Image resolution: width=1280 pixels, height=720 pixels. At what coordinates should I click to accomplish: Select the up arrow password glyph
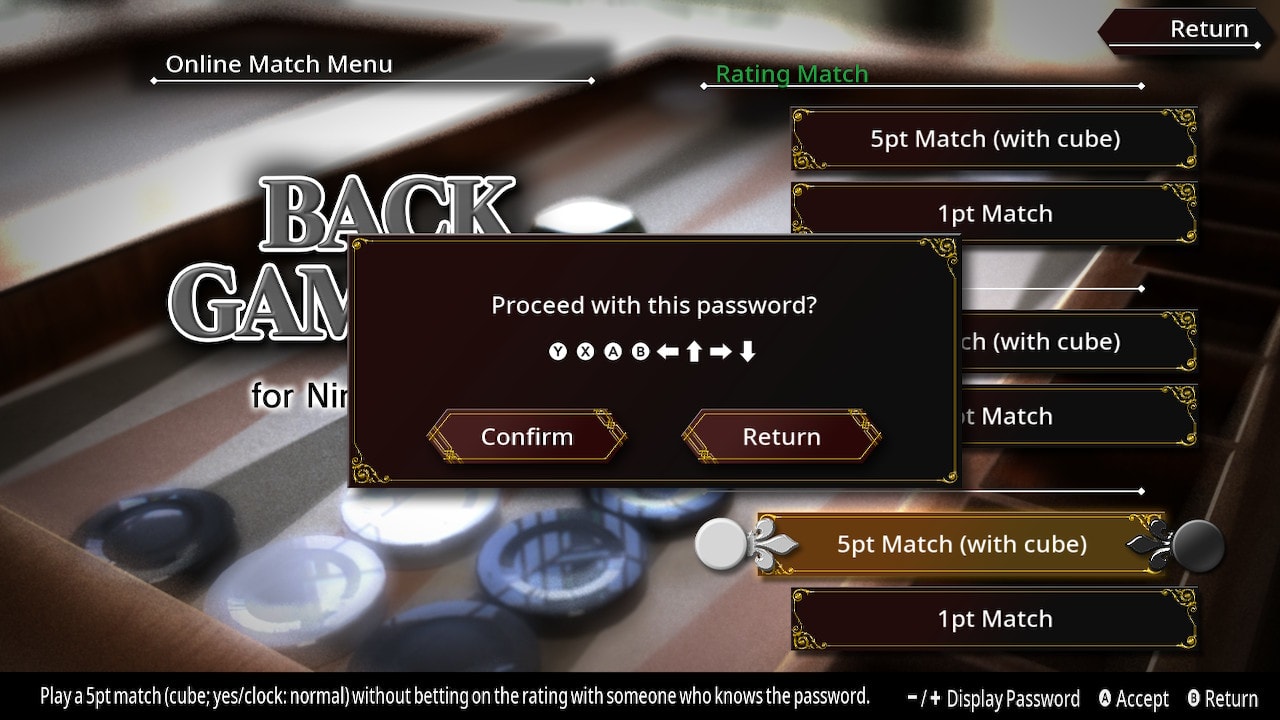tap(695, 351)
